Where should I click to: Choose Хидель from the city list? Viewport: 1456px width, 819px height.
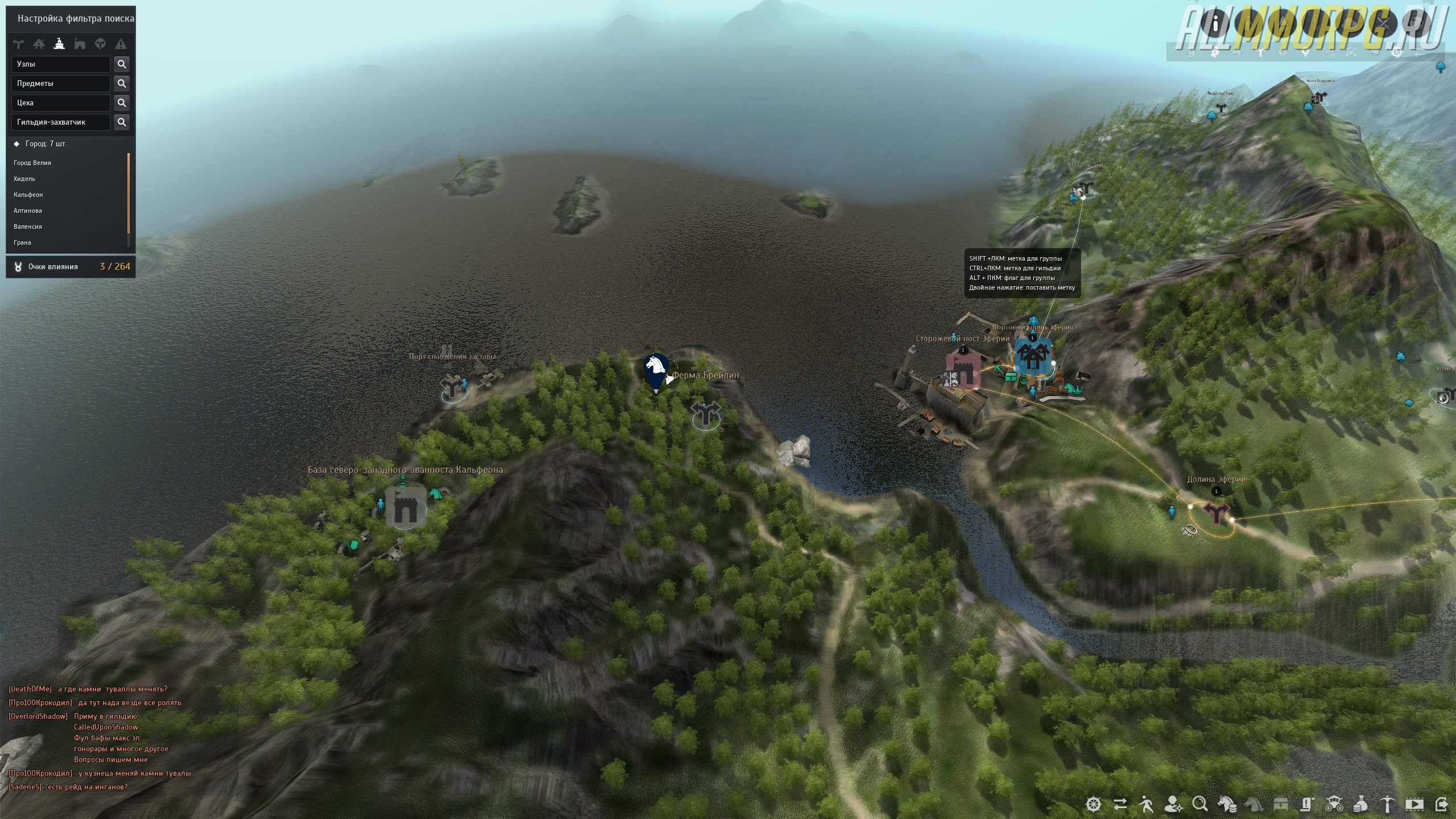pyautogui.click(x=24, y=179)
